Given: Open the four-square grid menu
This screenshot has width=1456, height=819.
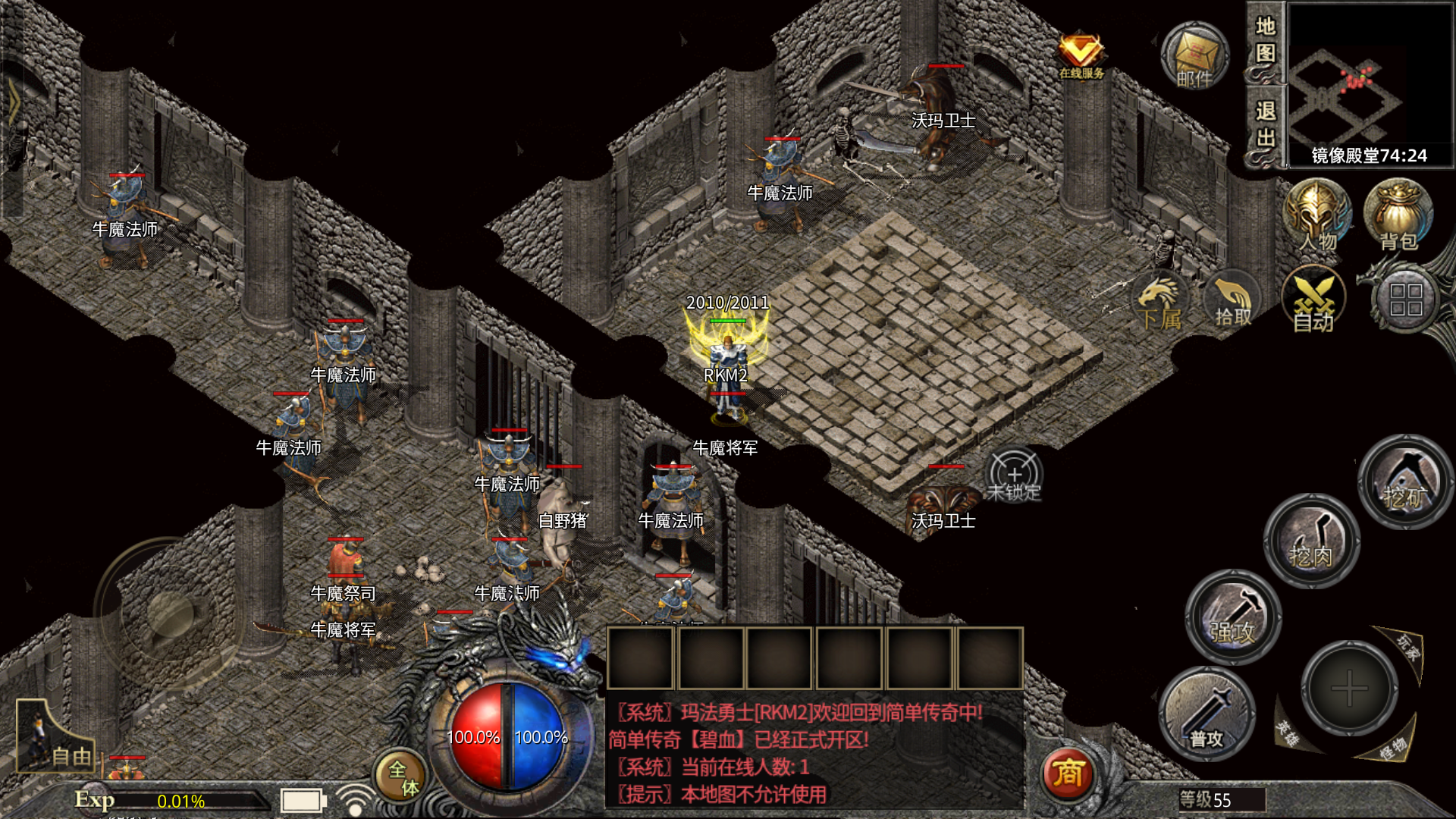Looking at the screenshot, I should tap(1405, 300).
